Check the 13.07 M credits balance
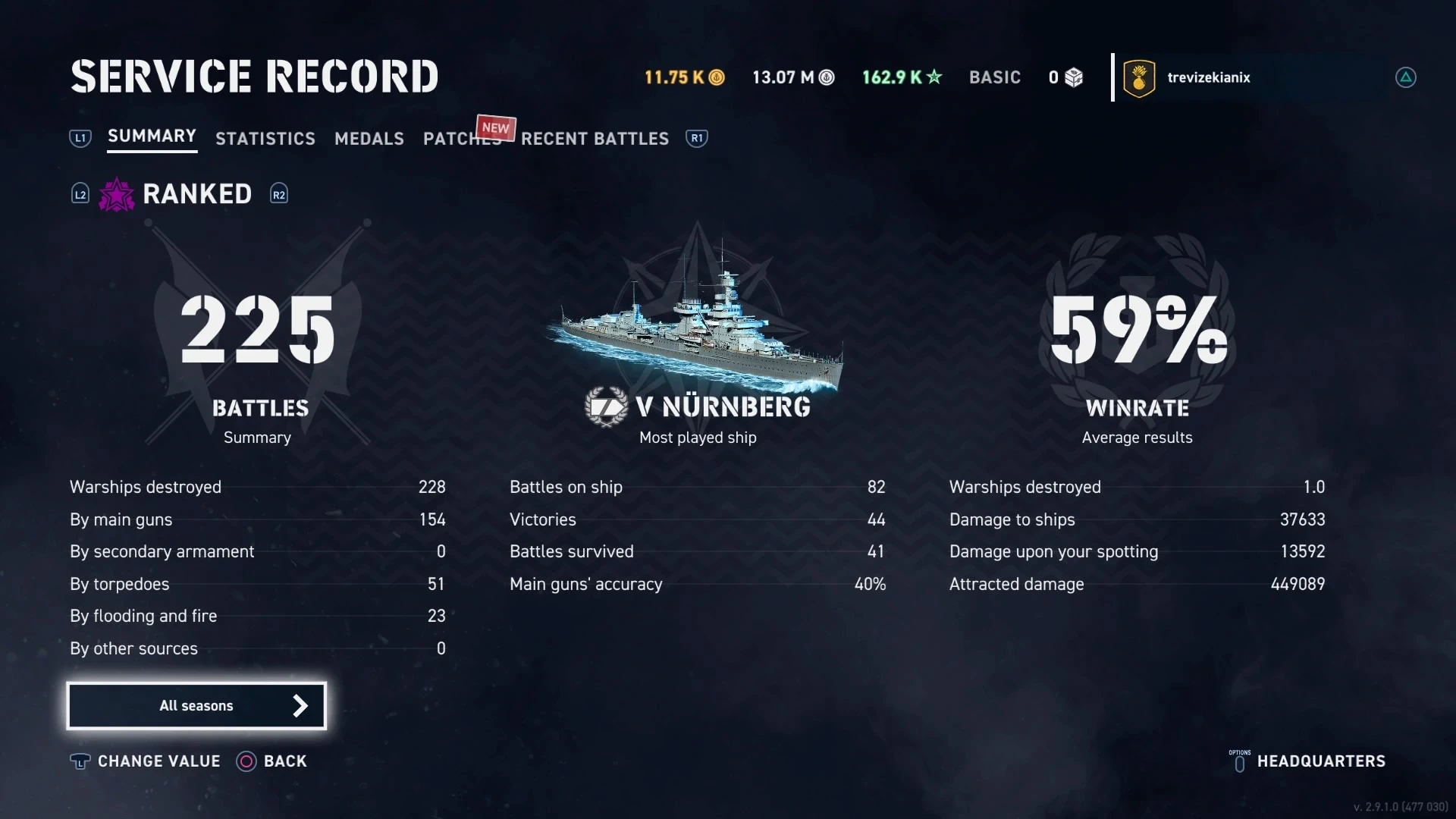The image size is (1456, 819). 792,77
